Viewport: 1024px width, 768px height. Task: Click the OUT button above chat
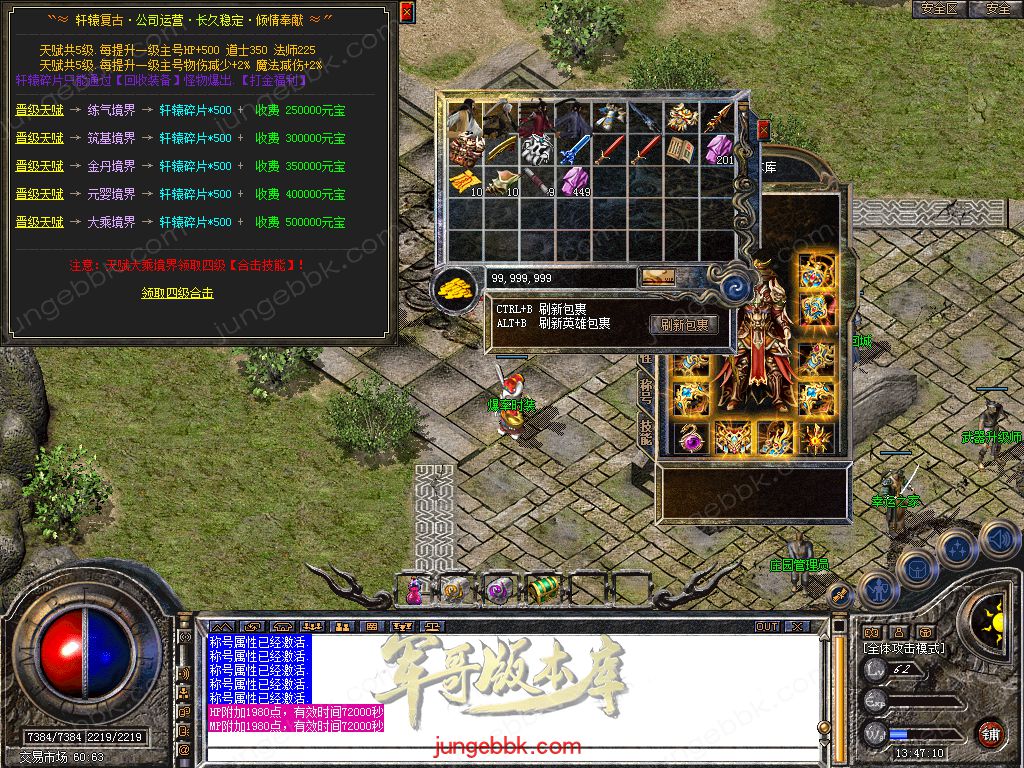pos(767,627)
